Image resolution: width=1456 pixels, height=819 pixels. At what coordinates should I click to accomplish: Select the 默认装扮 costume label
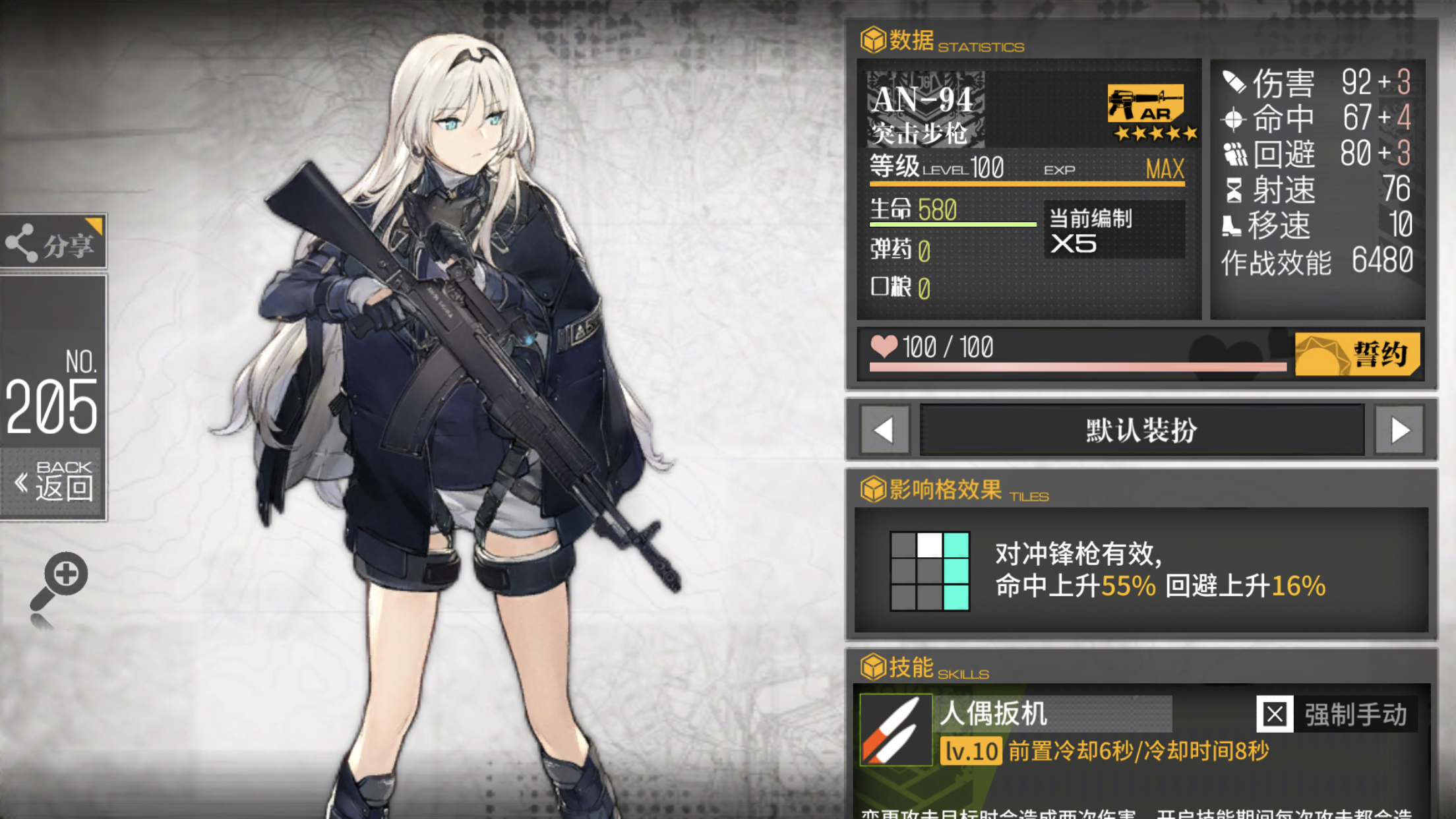click(x=1141, y=429)
